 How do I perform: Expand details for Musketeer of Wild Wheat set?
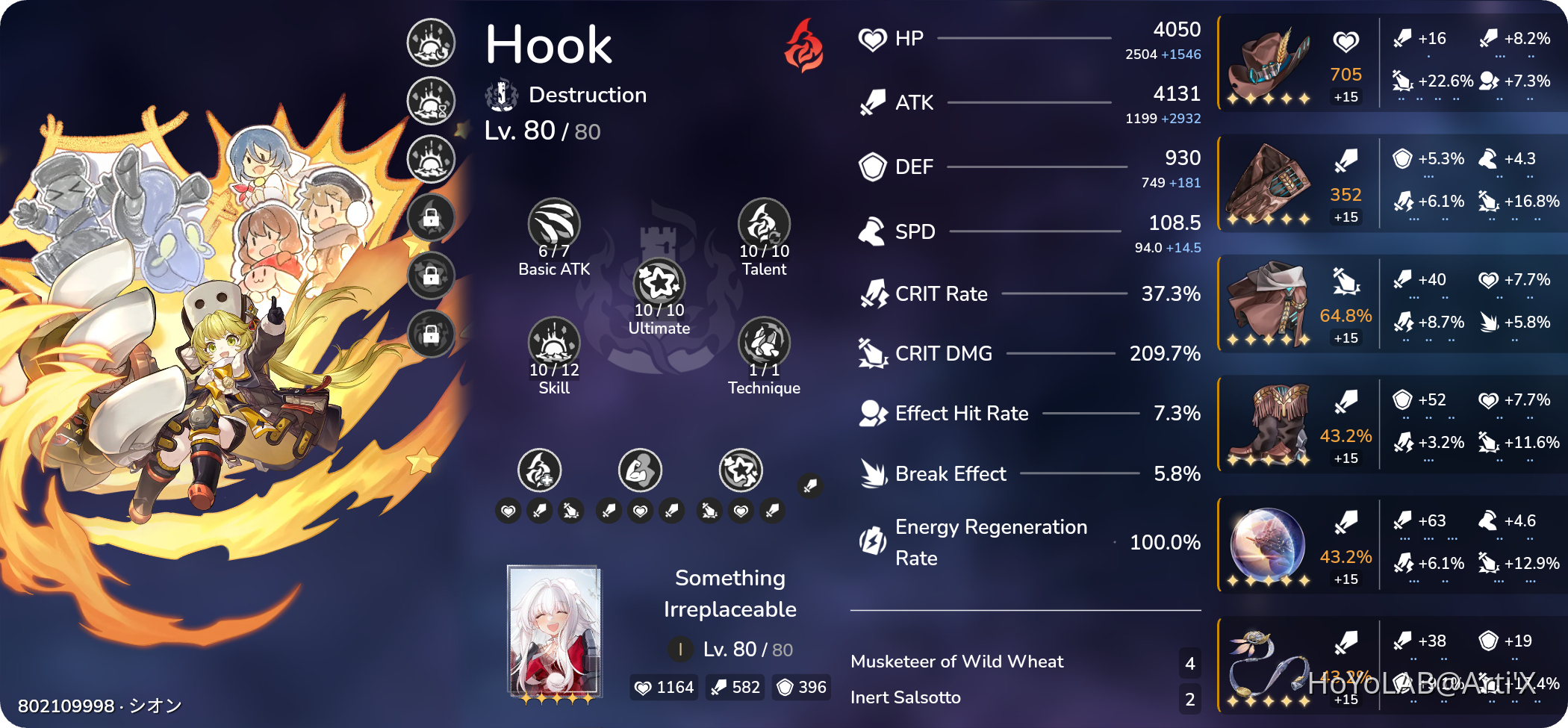tap(958, 660)
